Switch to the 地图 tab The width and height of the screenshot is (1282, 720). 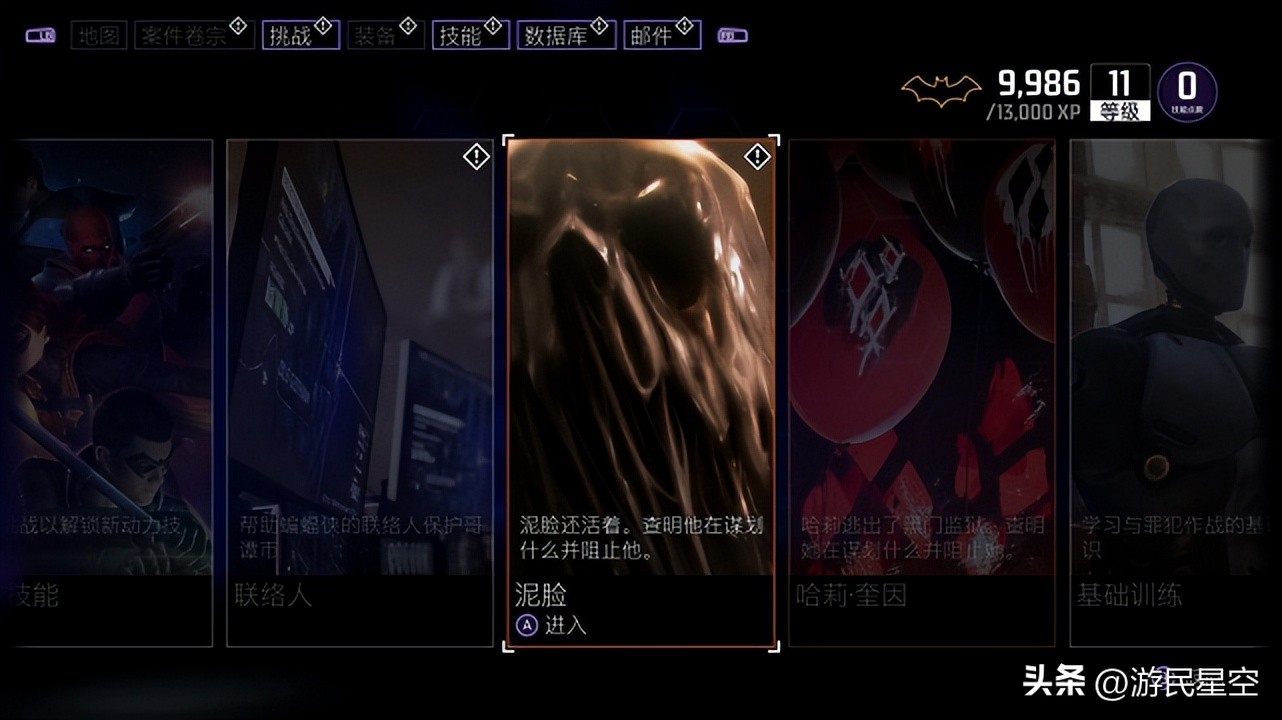98,35
